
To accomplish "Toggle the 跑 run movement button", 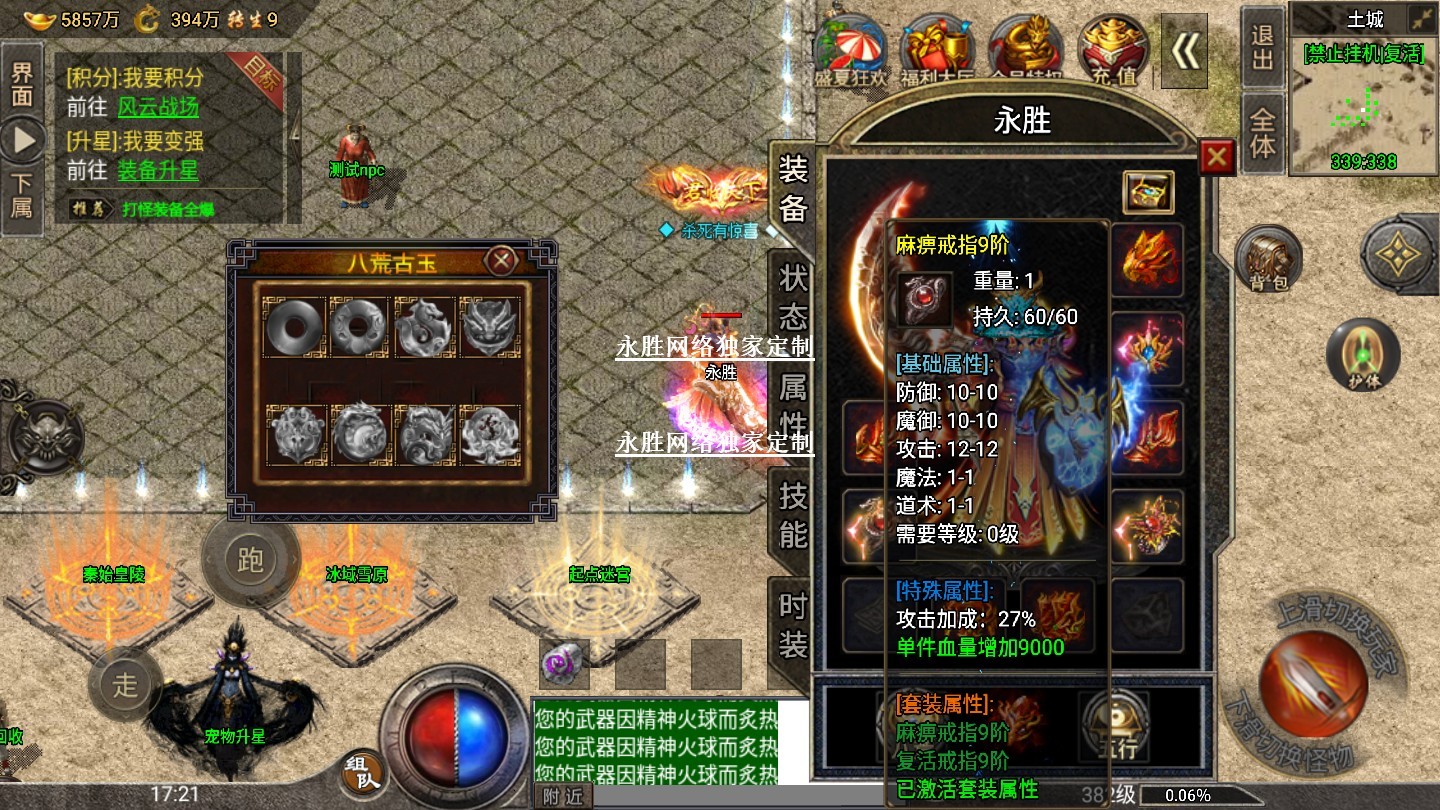I will [x=250, y=559].
